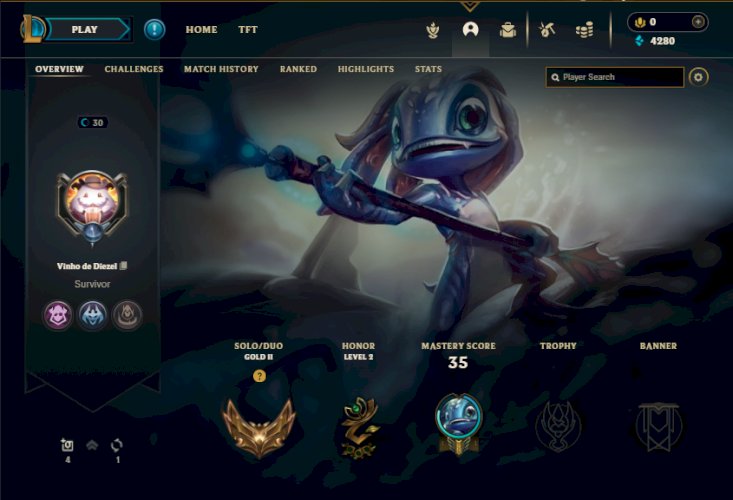The image size is (733, 500).
Task: Switch to the Challenges tab
Action: [x=134, y=70]
